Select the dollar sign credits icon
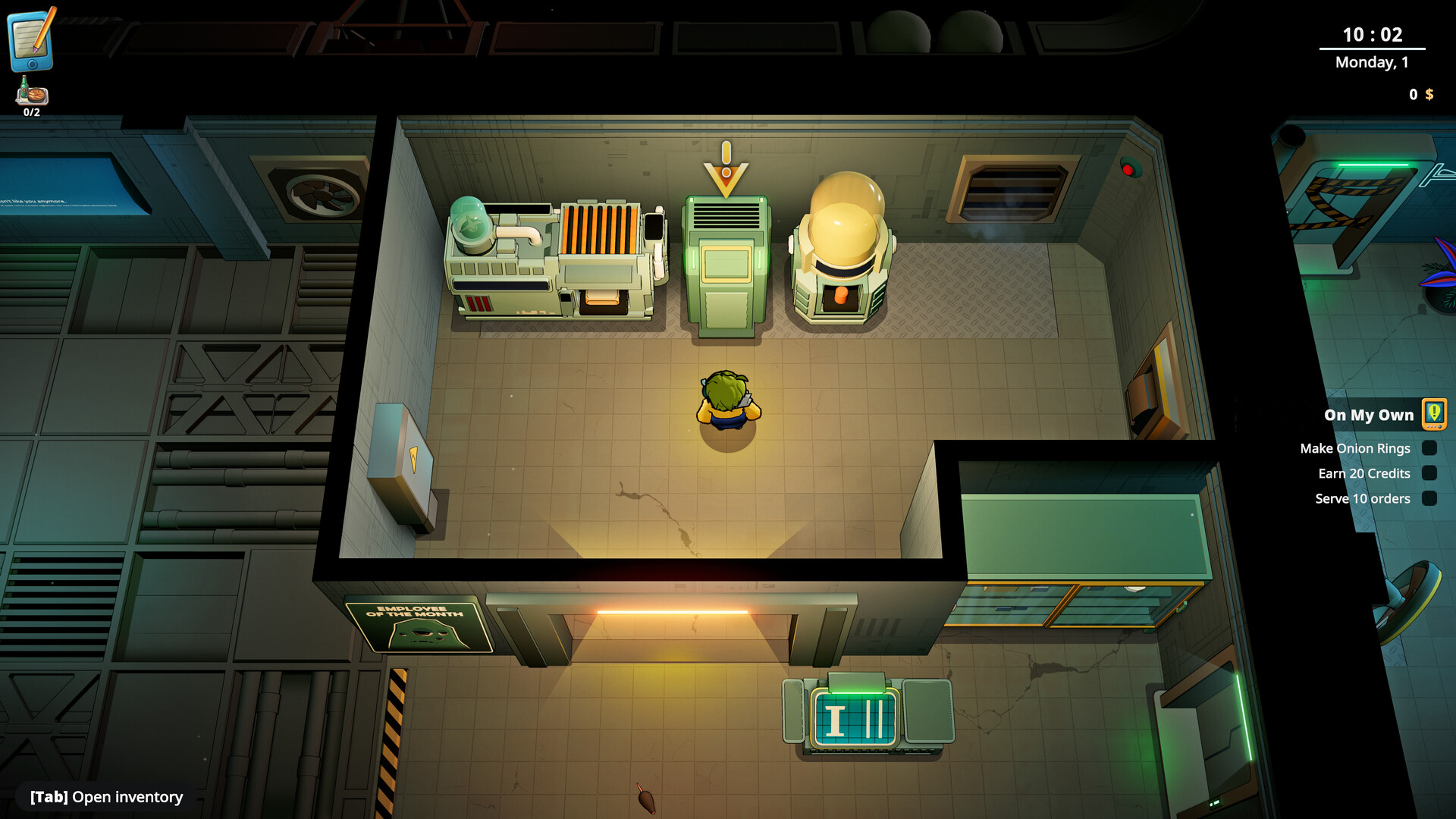Viewport: 1456px width, 819px height. [x=1429, y=94]
